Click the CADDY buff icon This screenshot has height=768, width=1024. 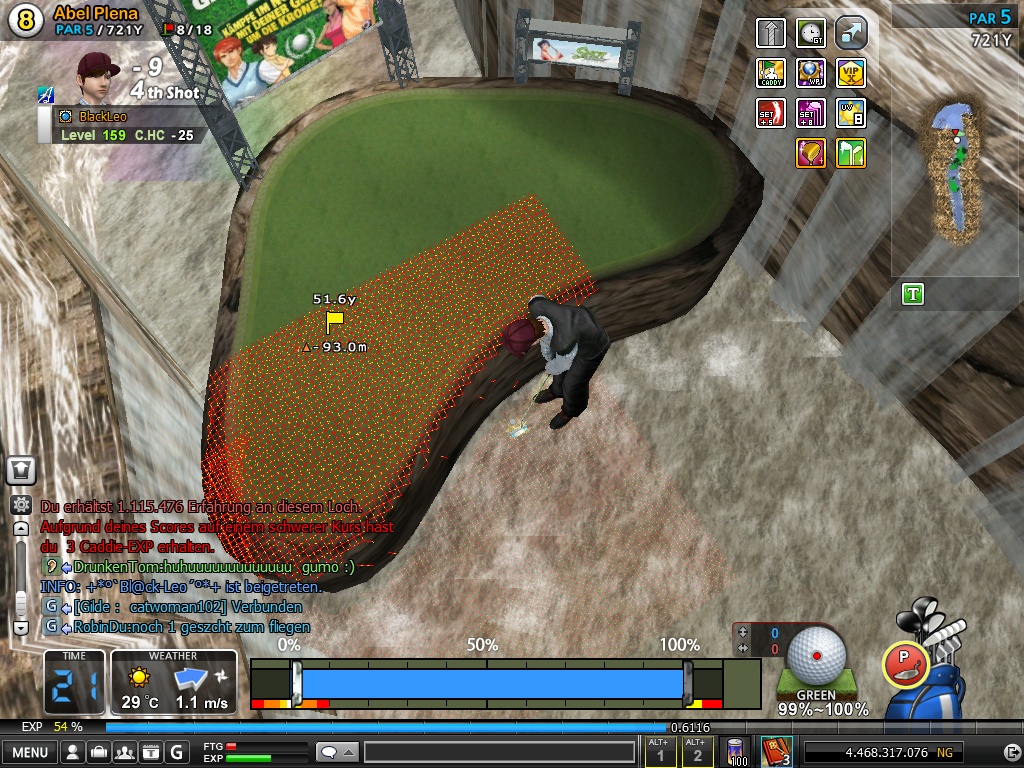(x=771, y=73)
